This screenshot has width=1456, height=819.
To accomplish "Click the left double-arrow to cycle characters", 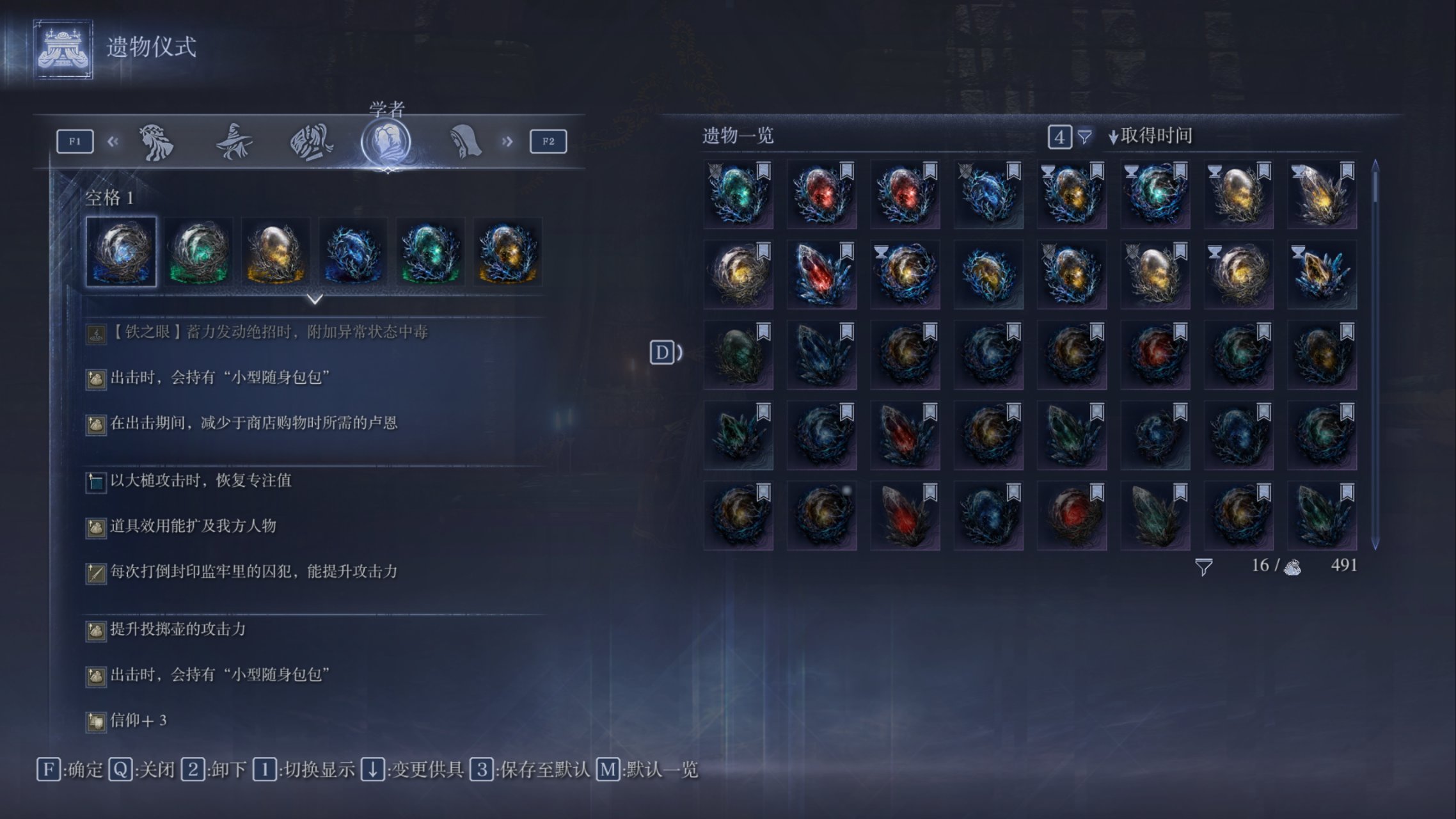I will (113, 141).
